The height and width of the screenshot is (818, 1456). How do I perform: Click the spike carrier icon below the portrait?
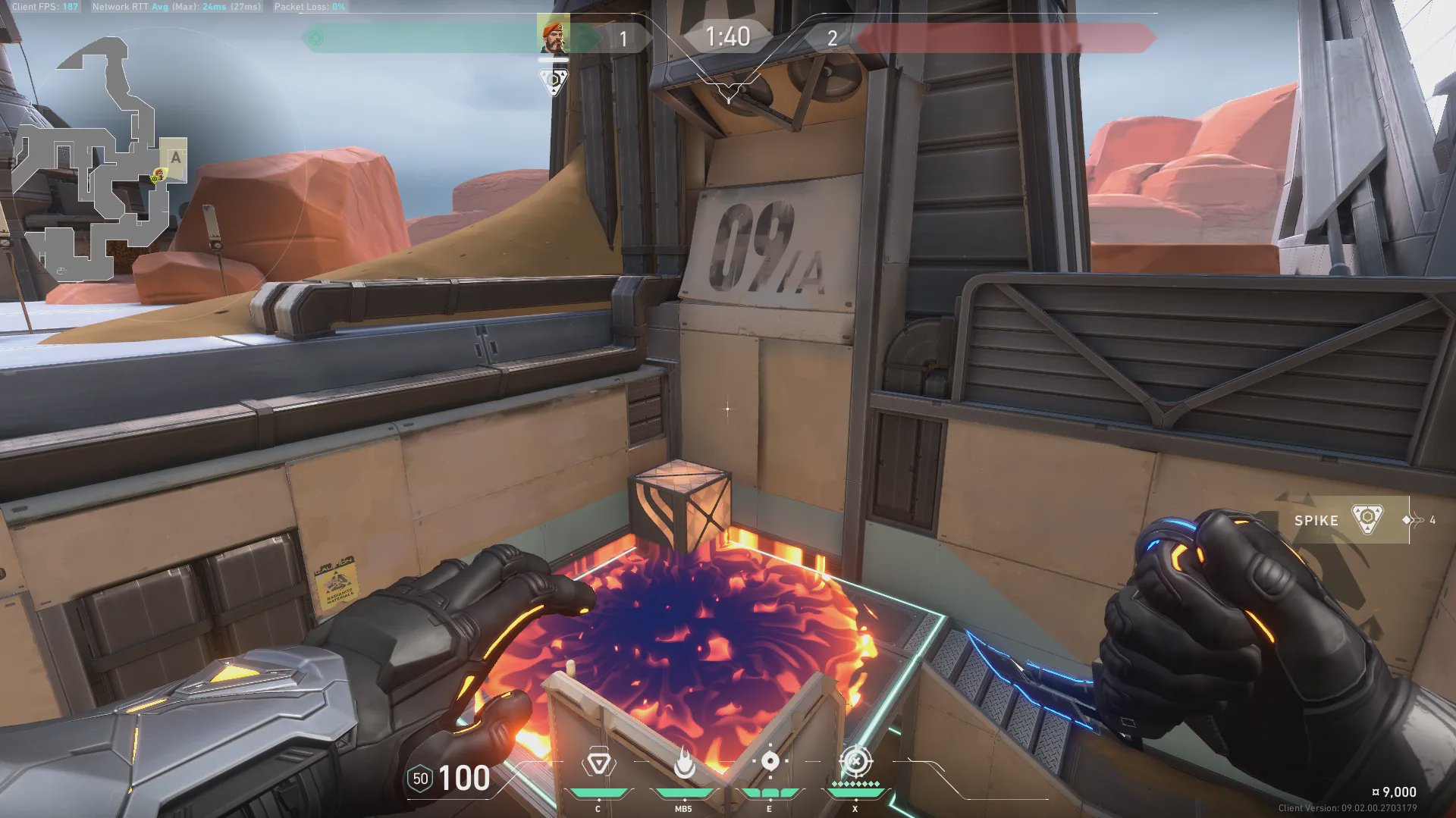pyautogui.click(x=554, y=80)
